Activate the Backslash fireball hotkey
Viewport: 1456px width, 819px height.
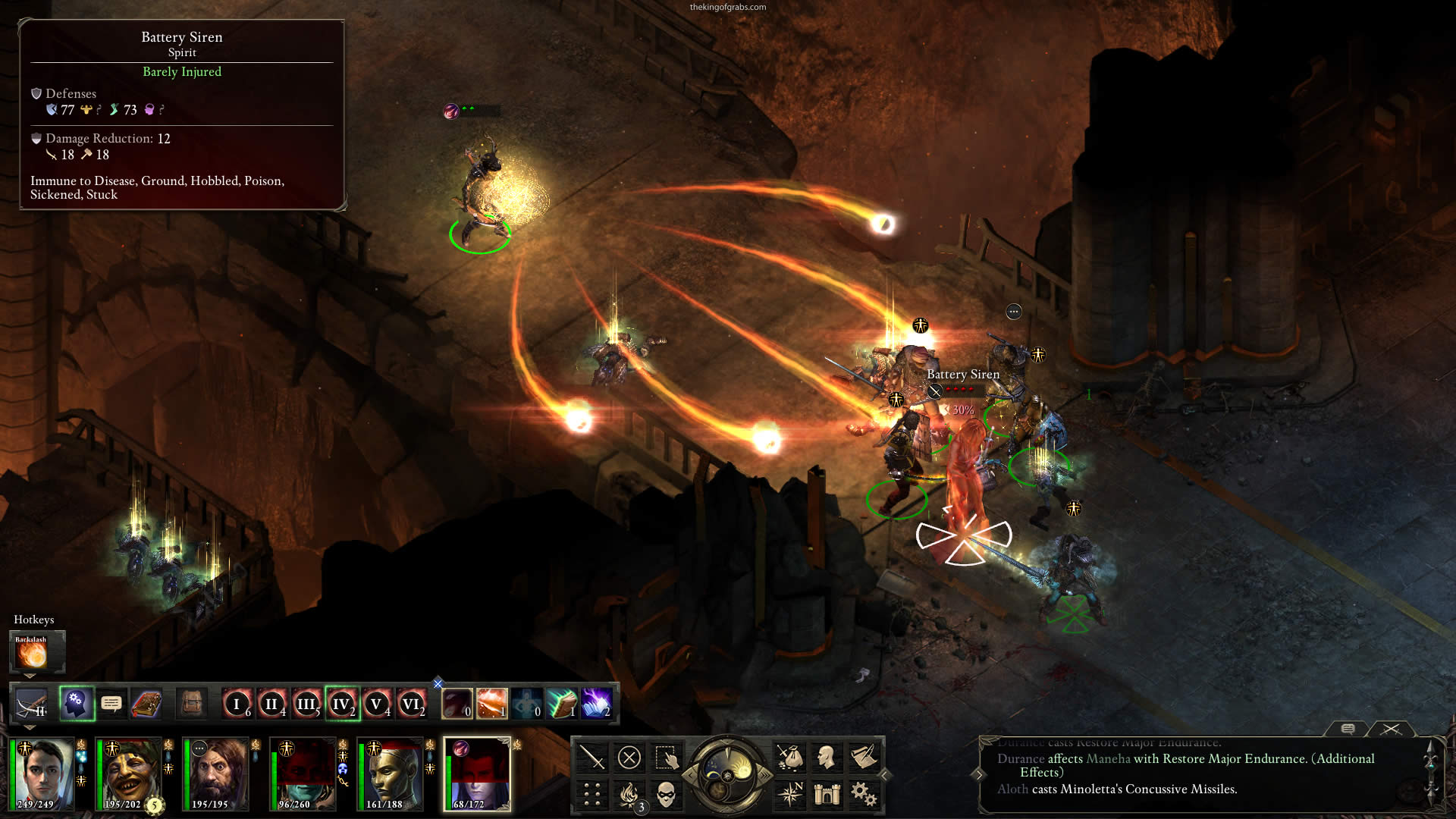tap(32, 652)
